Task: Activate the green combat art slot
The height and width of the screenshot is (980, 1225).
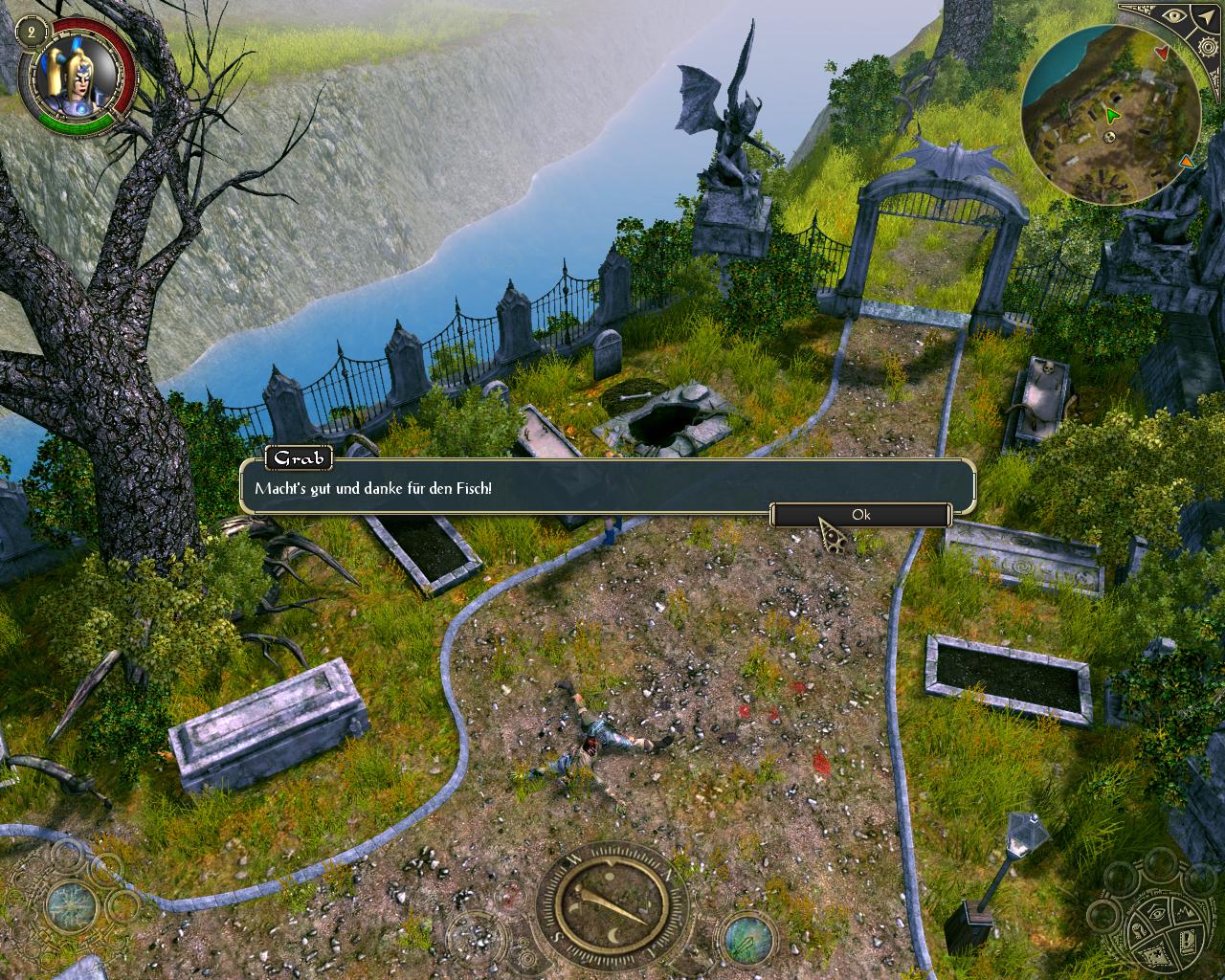Action: (747, 935)
